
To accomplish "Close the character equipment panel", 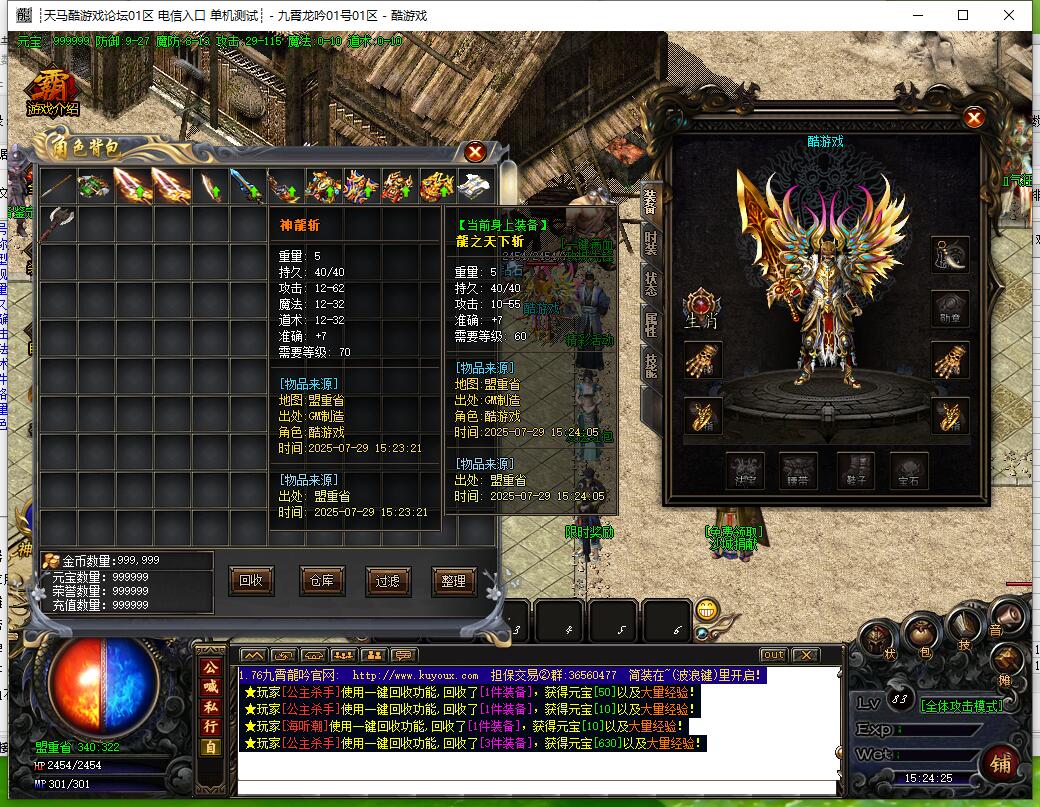I will 974,118.
